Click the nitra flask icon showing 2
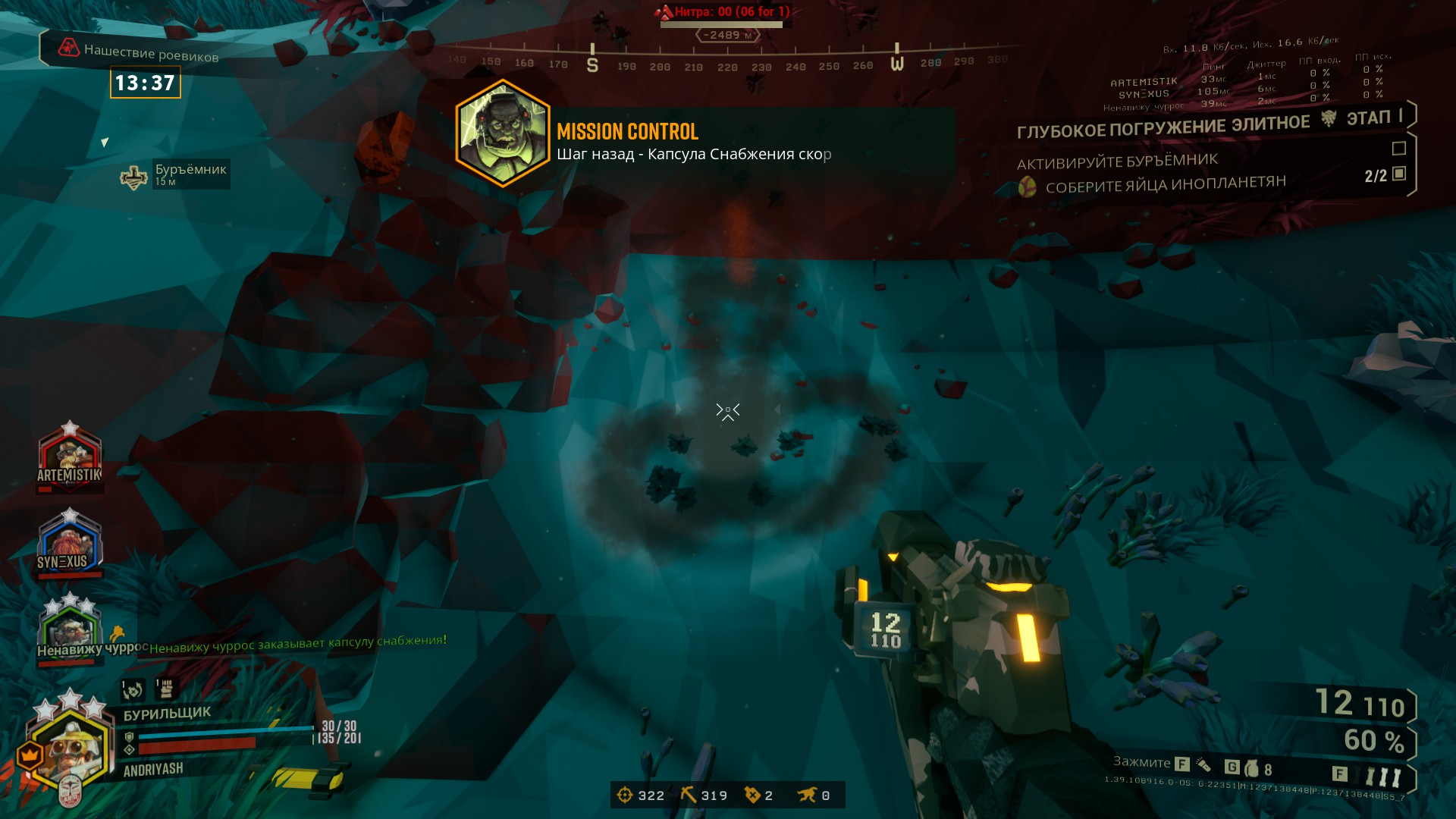Screen dimensions: 1456x819 [750, 795]
